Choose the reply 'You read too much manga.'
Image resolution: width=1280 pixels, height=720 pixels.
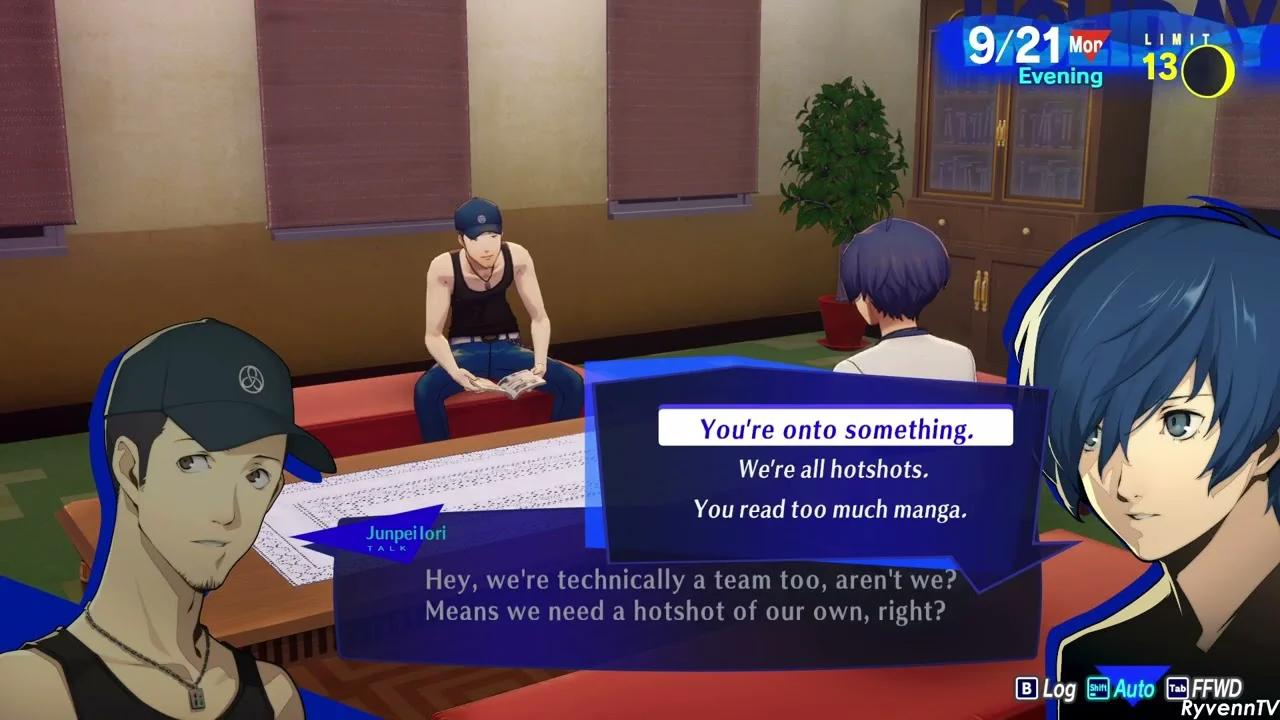click(x=830, y=510)
